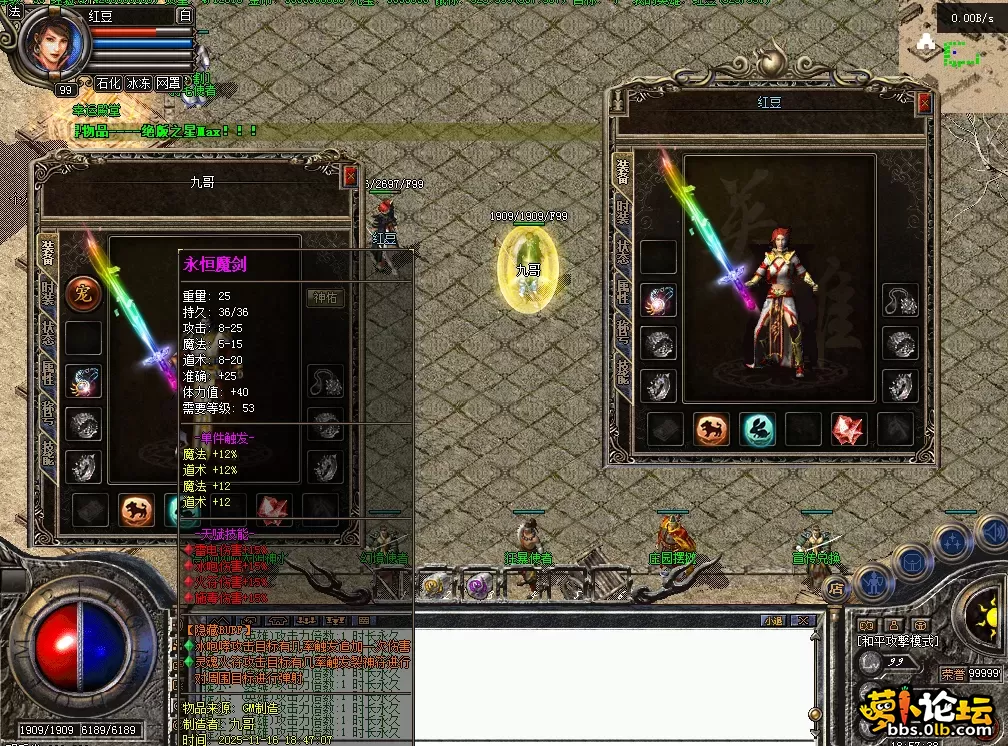Open the 店 shop button

click(836, 589)
